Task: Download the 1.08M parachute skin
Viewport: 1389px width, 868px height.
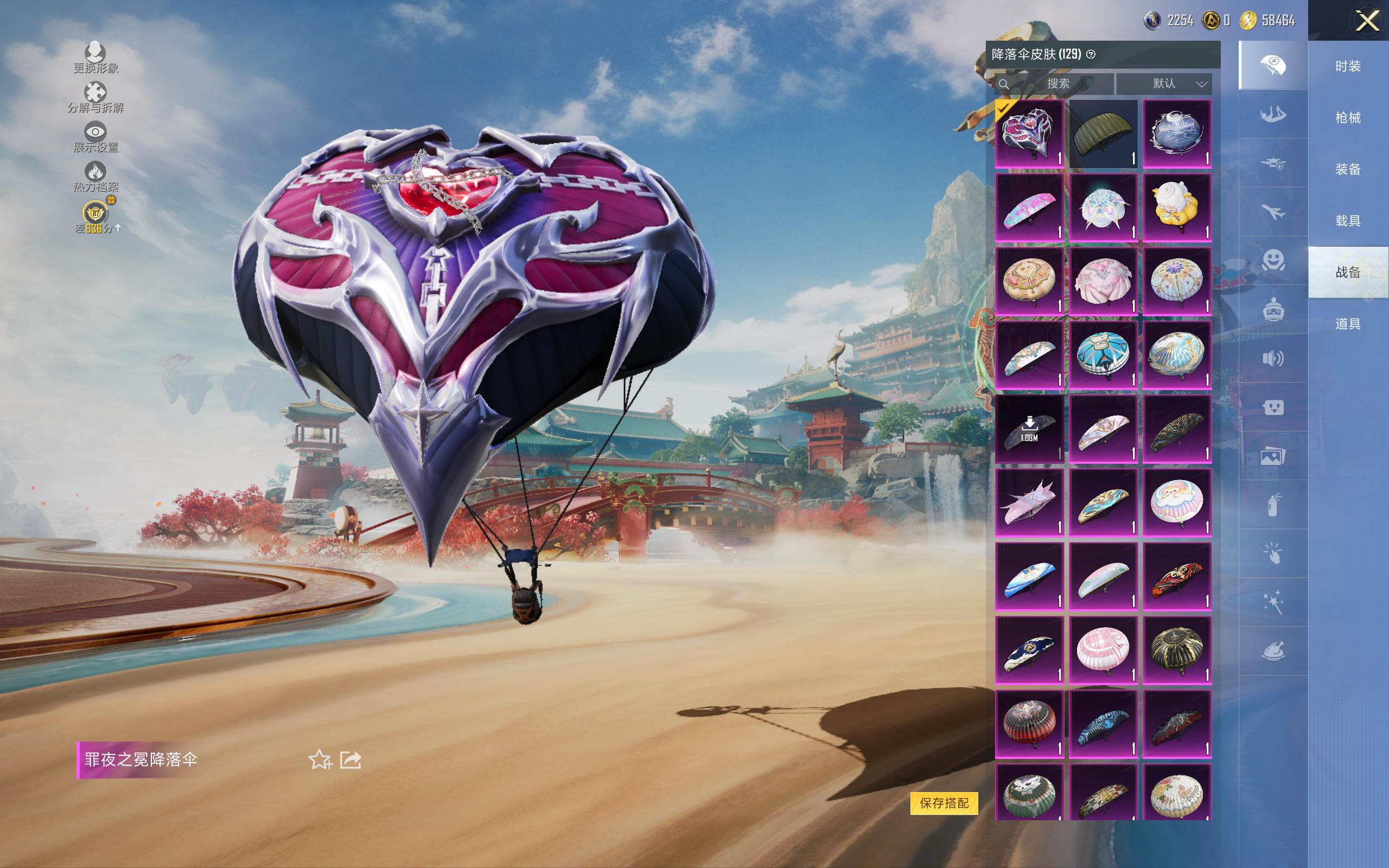Action: pyautogui.click(x=1029, y=428)
